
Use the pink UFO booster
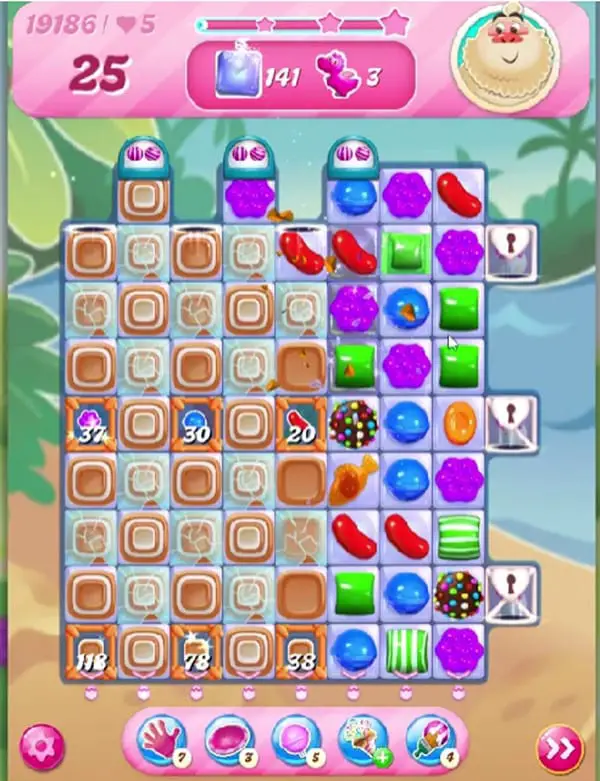[229, 741]
